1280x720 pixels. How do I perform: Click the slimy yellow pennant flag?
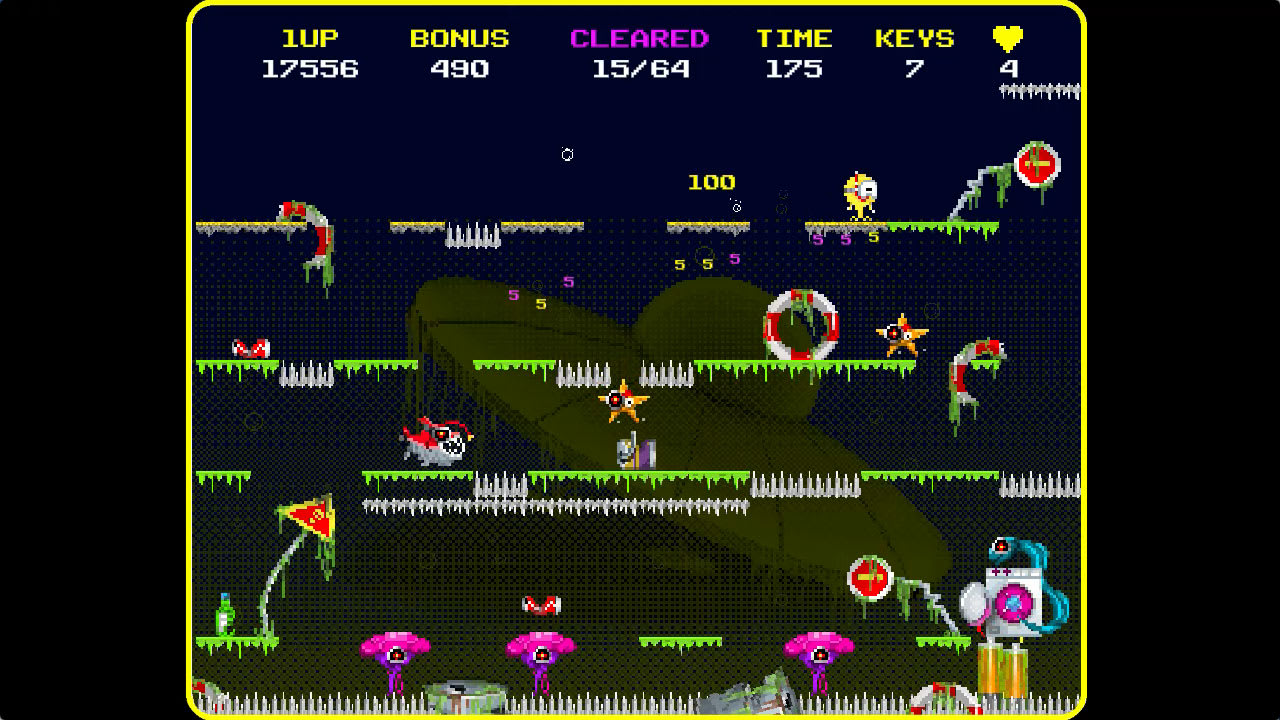point(311,516)
